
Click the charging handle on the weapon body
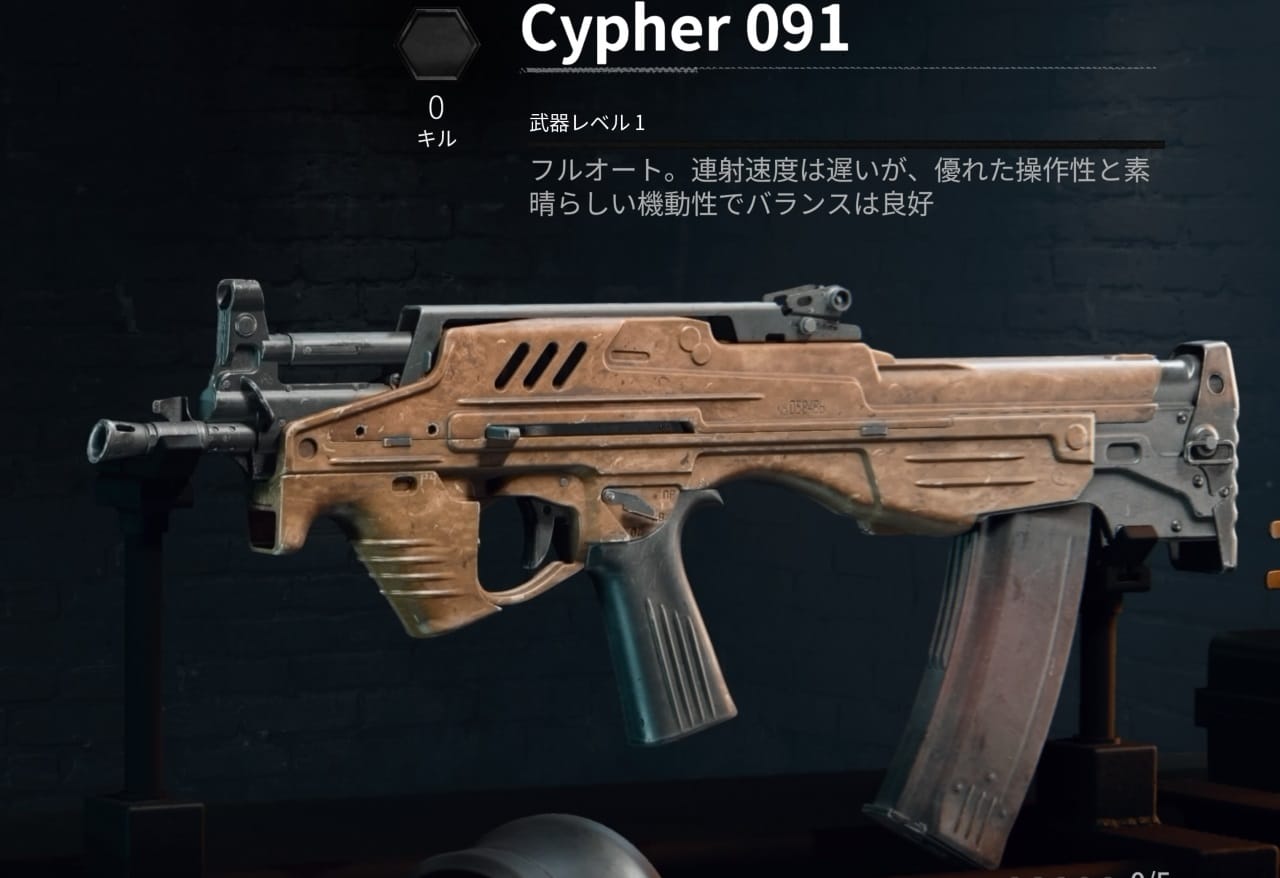500,430
